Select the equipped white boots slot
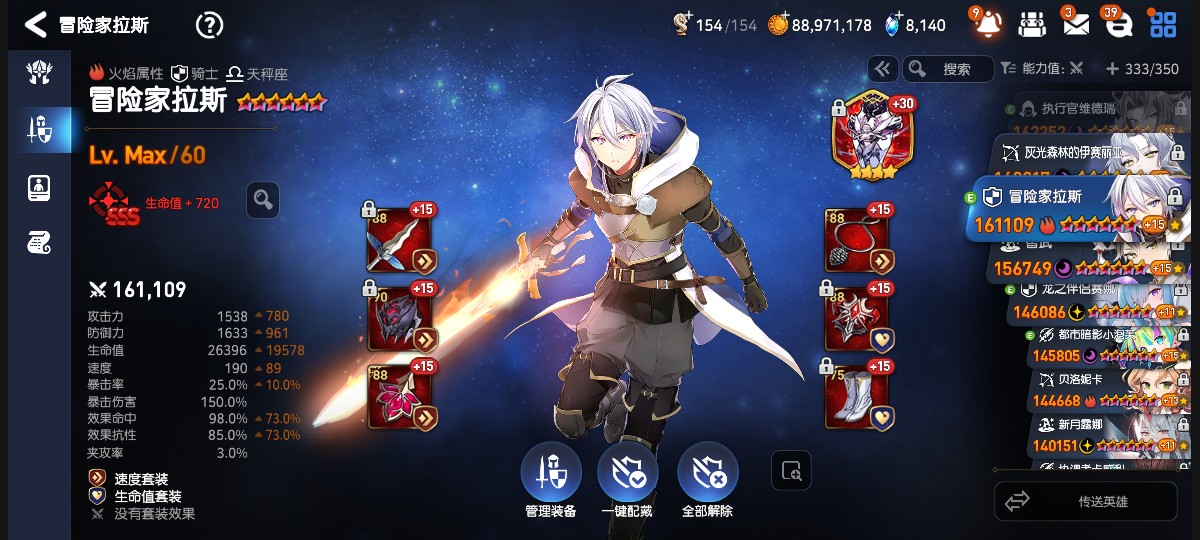 [858, 396]
